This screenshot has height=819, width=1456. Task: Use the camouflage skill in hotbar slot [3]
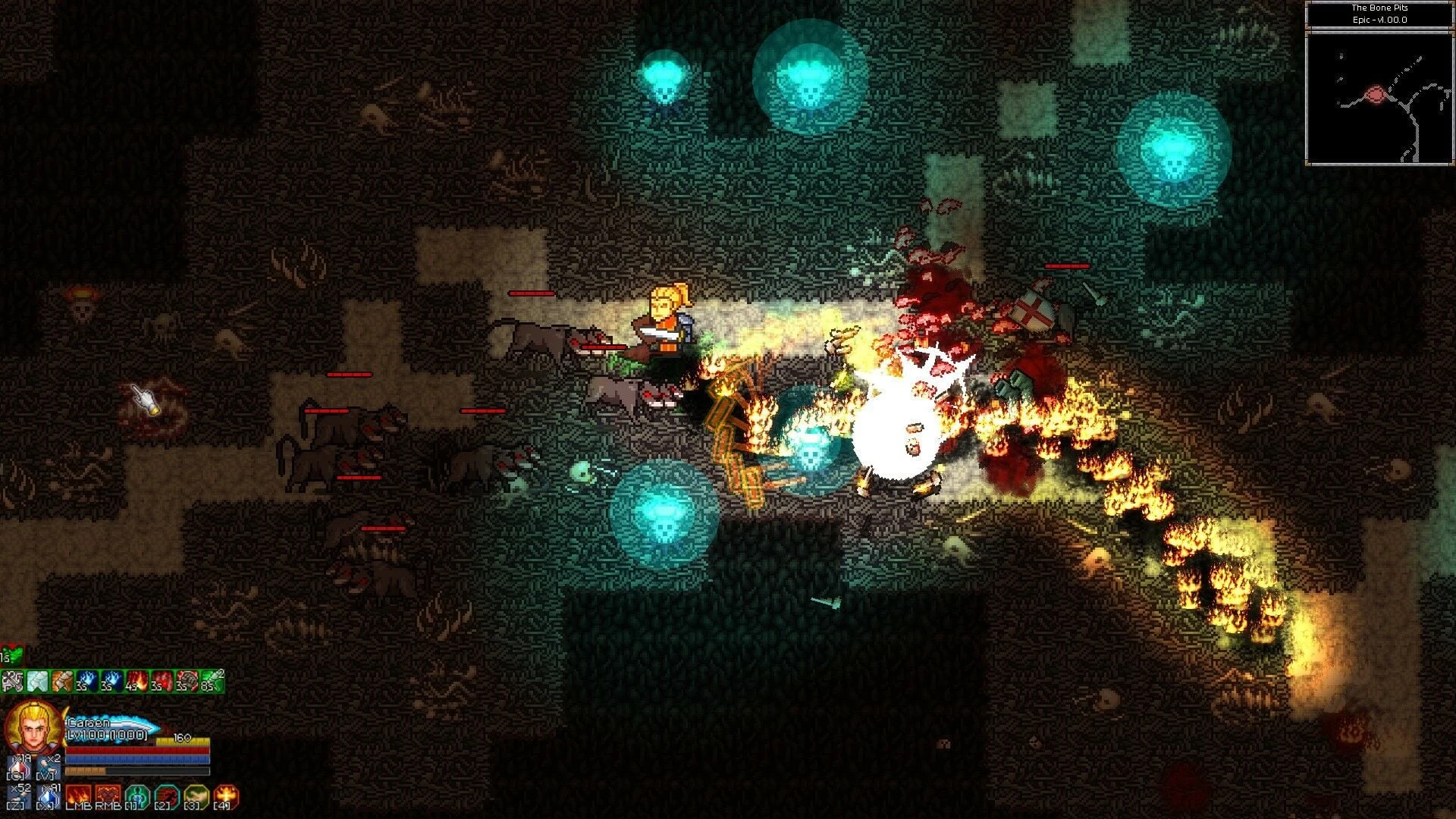(x=196, y=794)
